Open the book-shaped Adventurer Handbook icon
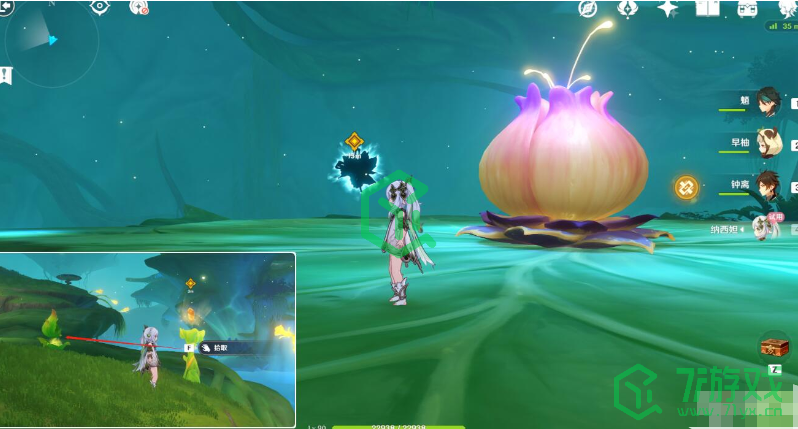 tap(707, 8)
